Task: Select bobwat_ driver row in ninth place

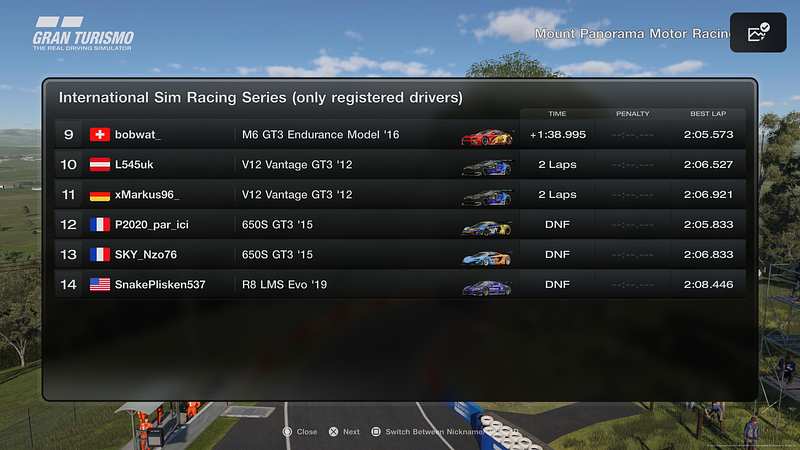Action: pyautogui.click(x=400, y=135)
